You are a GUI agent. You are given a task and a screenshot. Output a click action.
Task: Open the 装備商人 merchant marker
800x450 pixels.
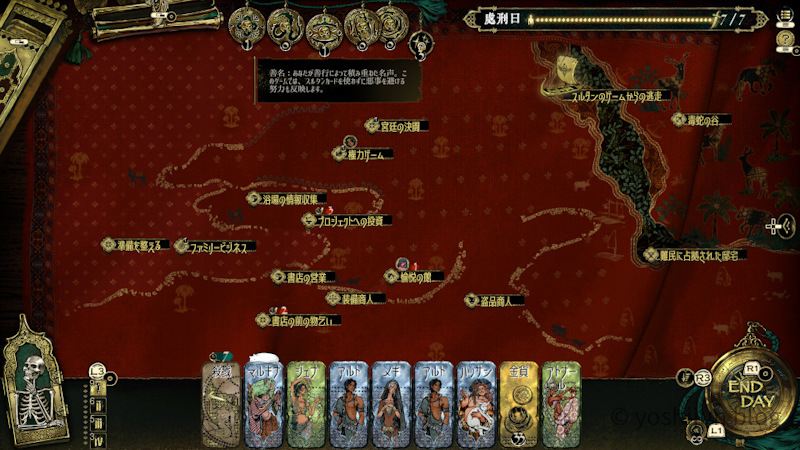tap(355, 298)
